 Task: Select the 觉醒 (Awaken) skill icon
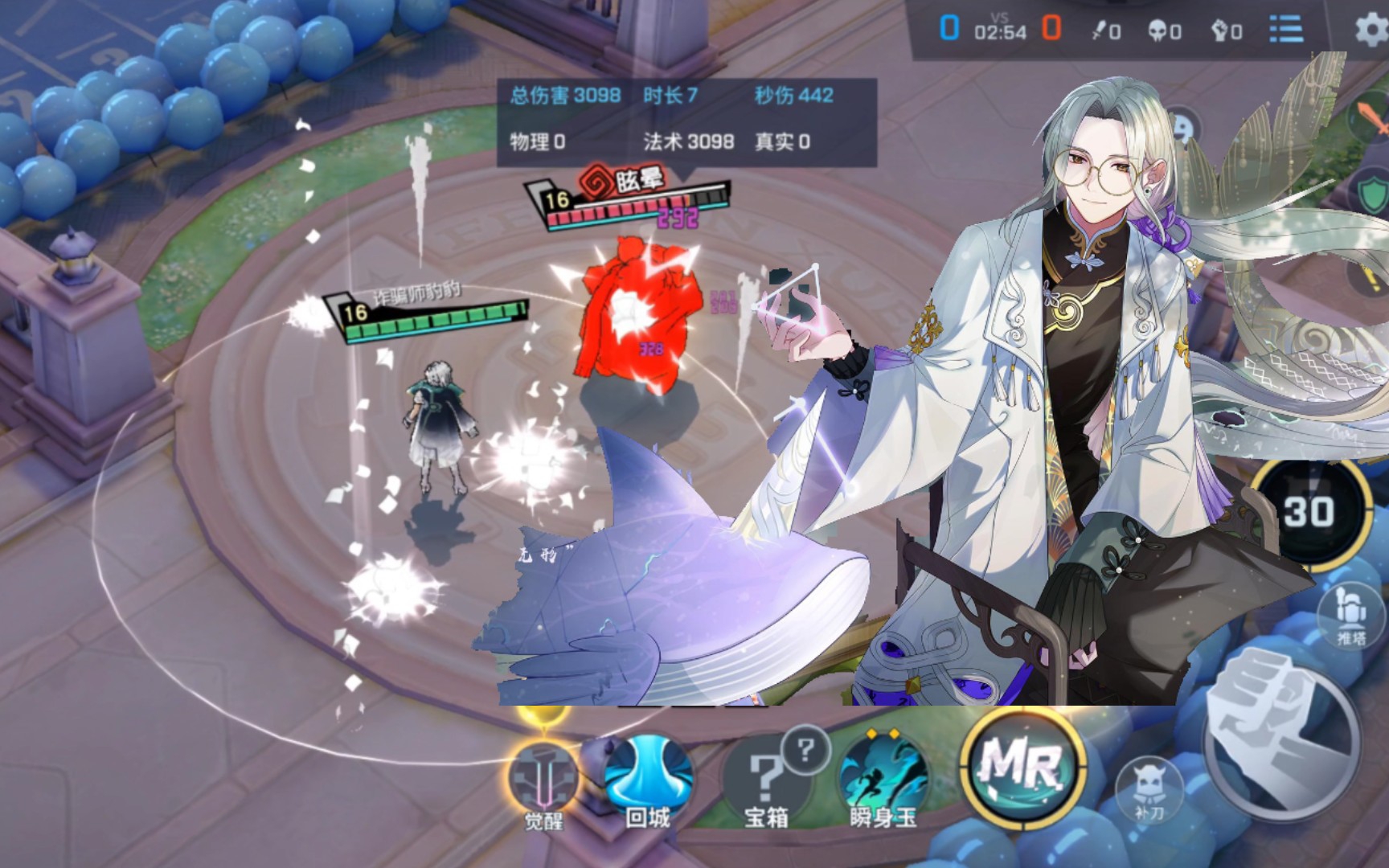coord(546,774)
